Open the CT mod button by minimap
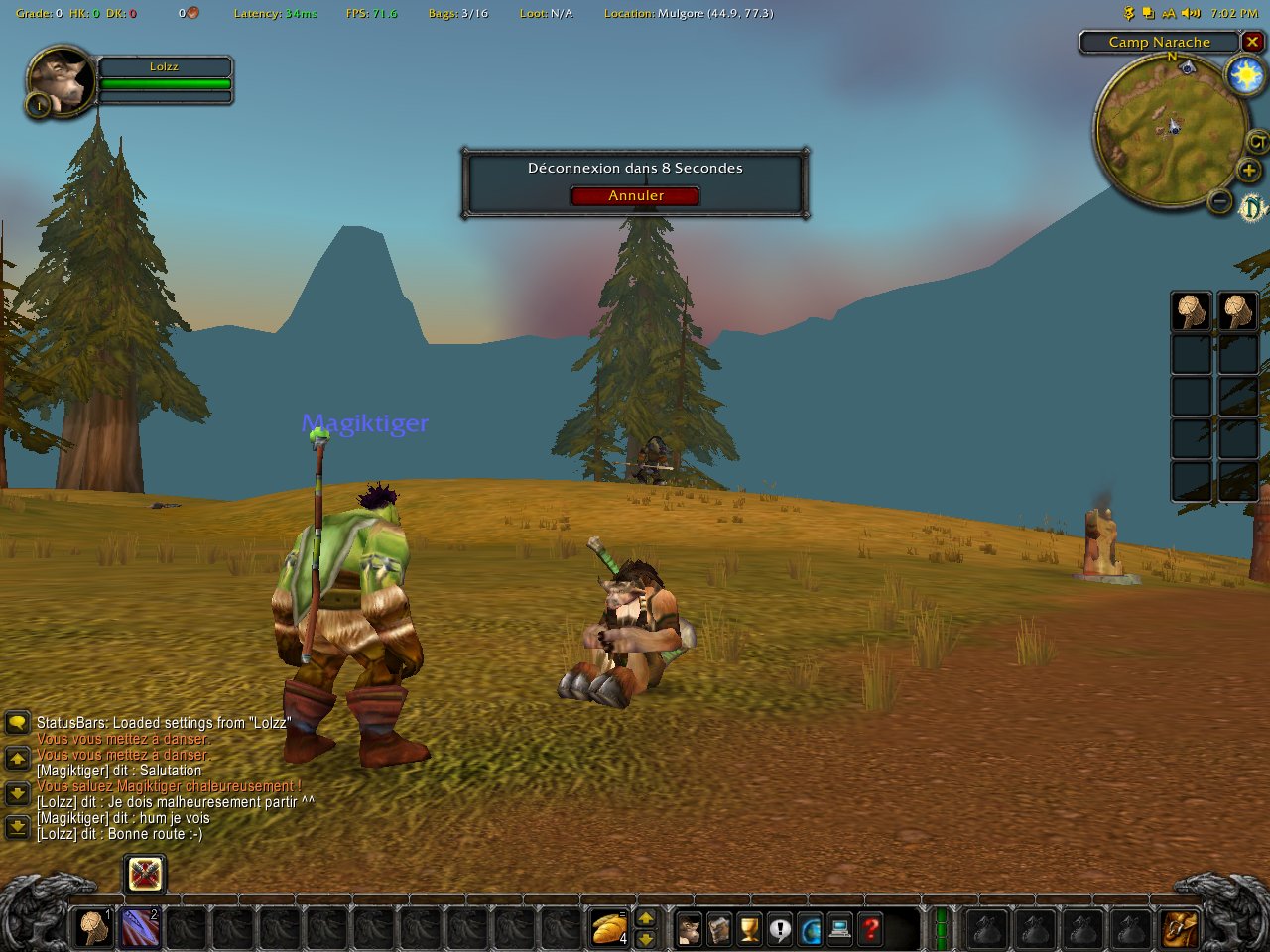Image resolution: width=1270 pixels, height=952 pixels. click(1257, 142)
